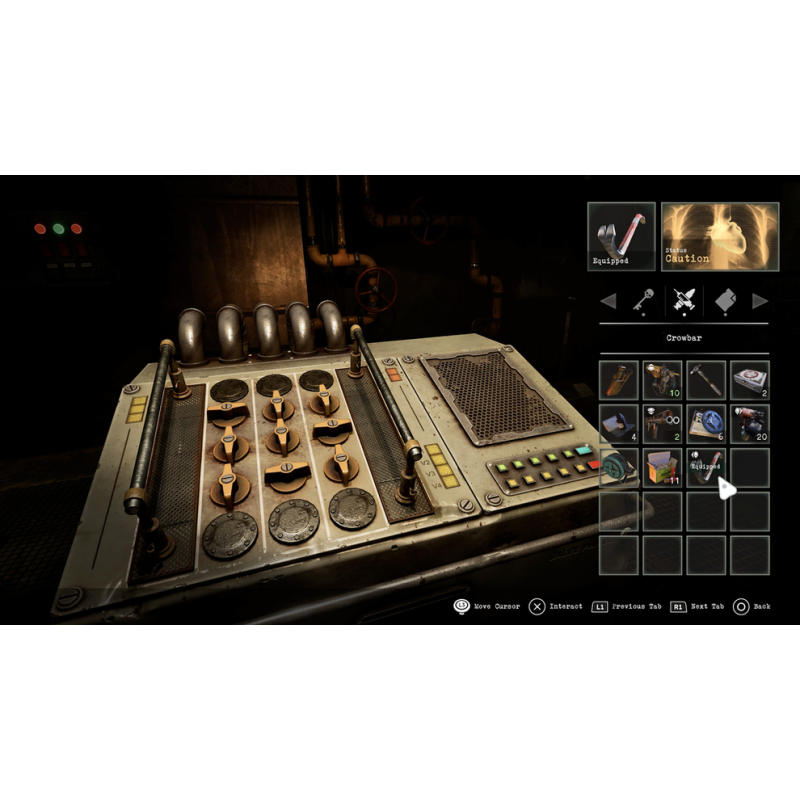Select the item slot showing count 4

619,423
